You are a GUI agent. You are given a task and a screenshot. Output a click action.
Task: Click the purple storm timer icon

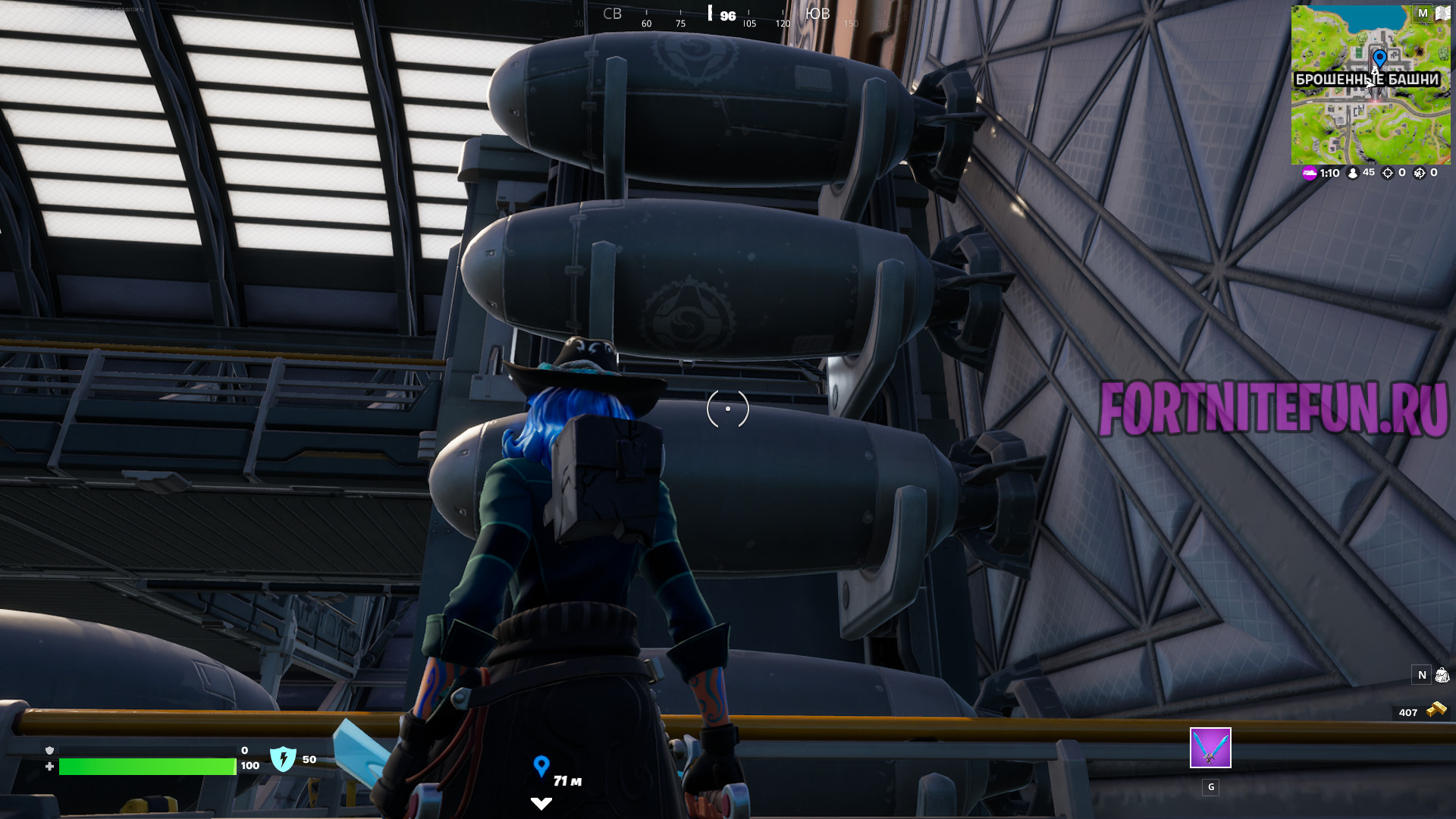(1310, 173)
